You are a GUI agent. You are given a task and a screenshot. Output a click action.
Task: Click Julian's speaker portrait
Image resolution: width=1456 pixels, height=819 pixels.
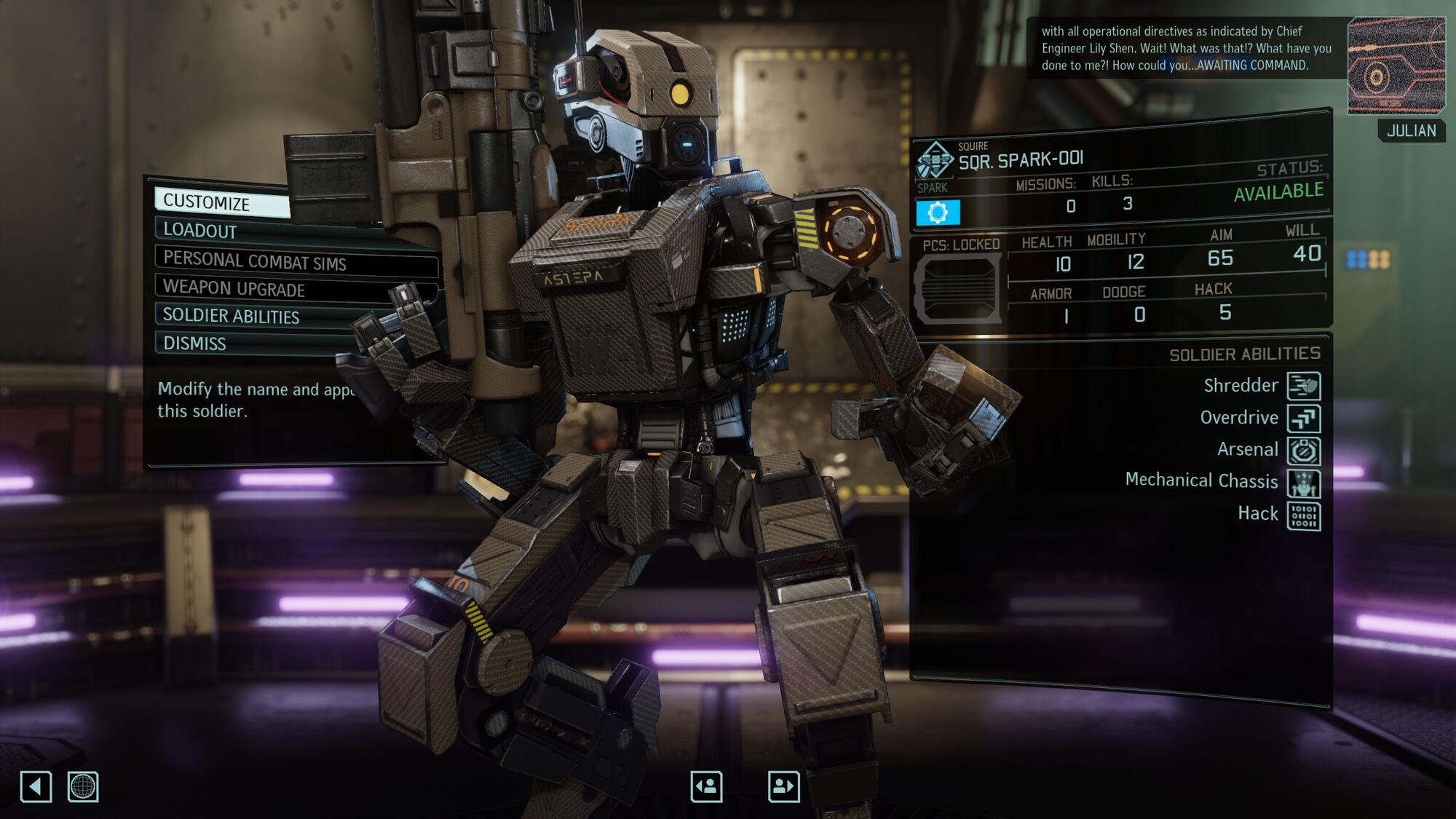(x=1396, y=66)
